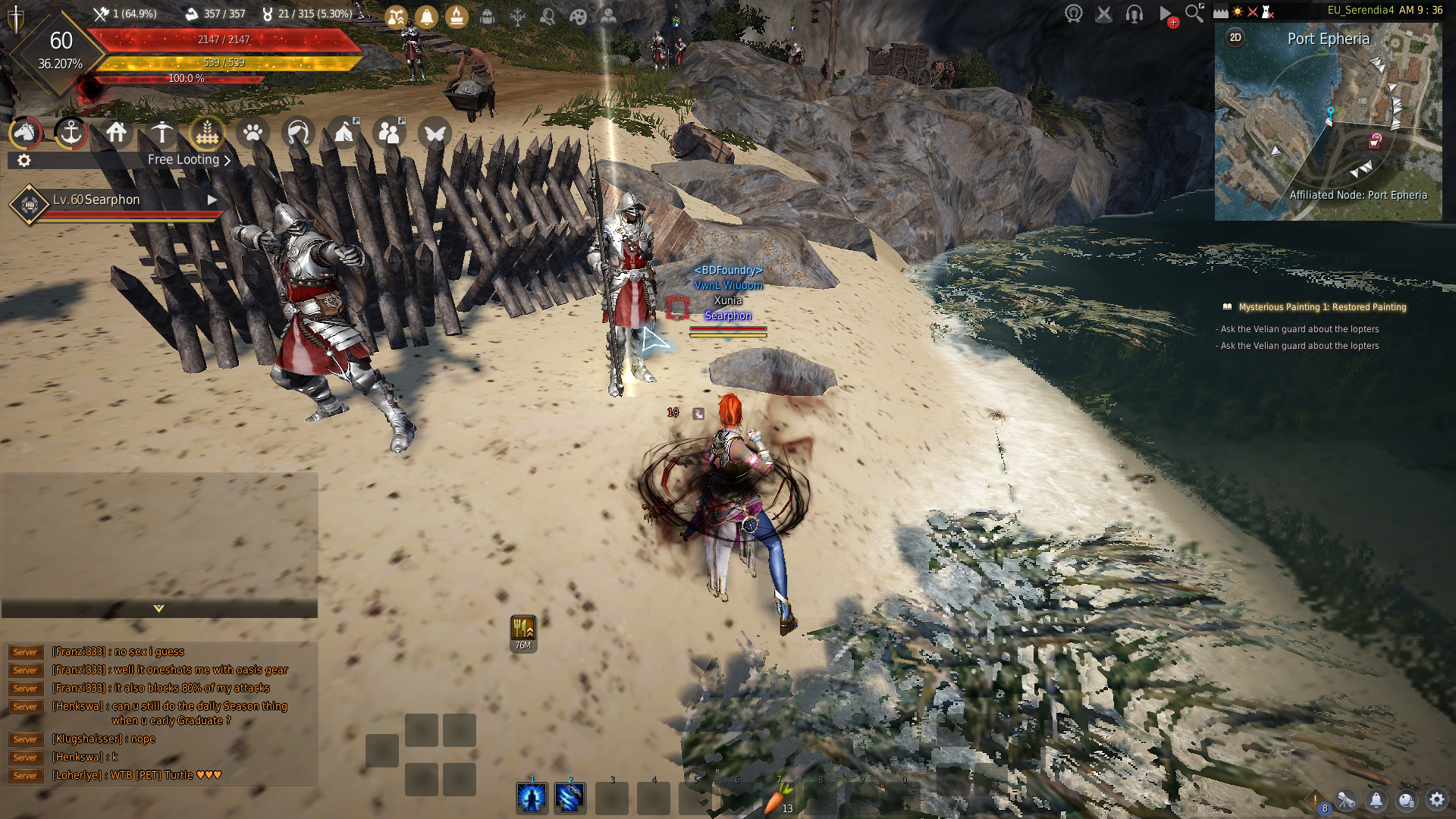Open the ship anchor icon
The width and height of the screenshot is (1456, 819).
coord(71,133)
